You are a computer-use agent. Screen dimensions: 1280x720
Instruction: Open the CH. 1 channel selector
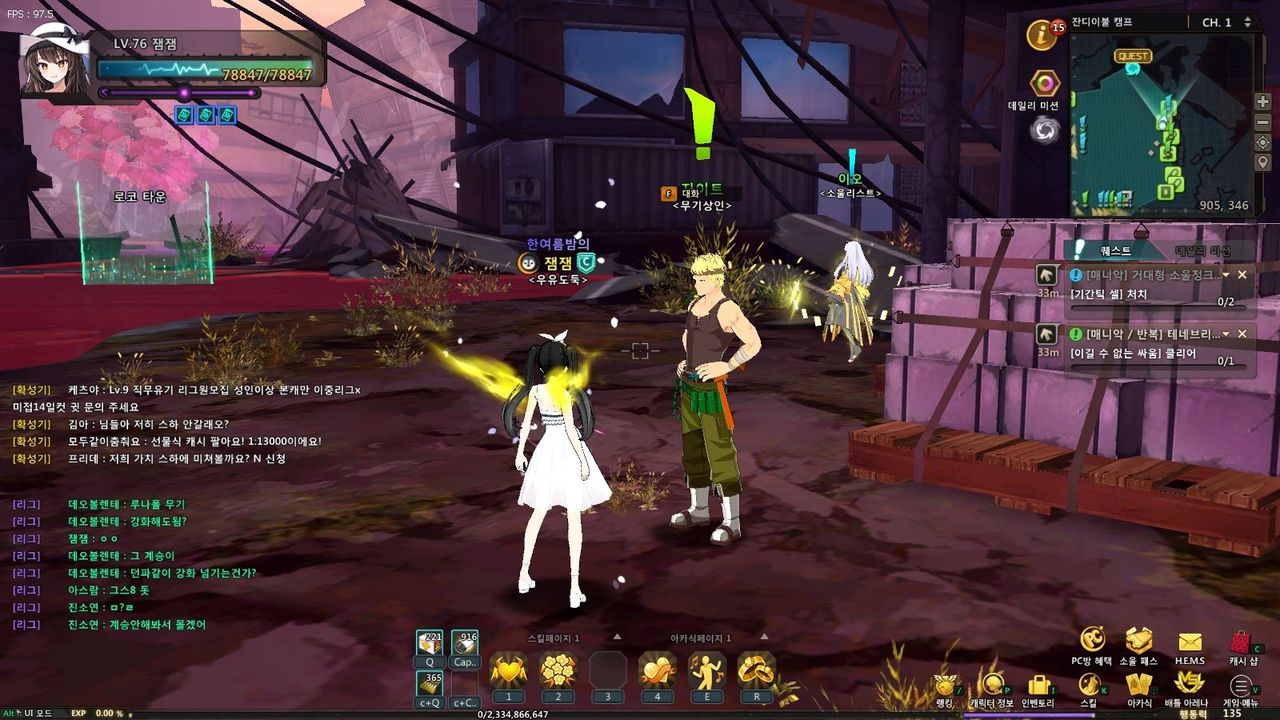[x=1226, y=22]
